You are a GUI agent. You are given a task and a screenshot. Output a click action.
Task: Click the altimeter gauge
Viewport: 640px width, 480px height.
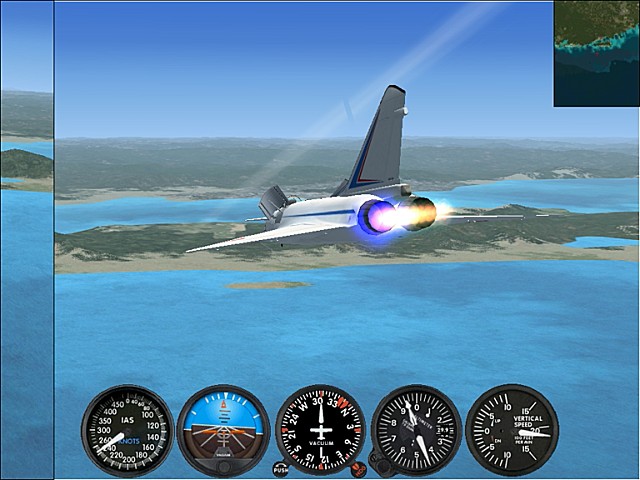pyautogui.click(x=416, y=430)
